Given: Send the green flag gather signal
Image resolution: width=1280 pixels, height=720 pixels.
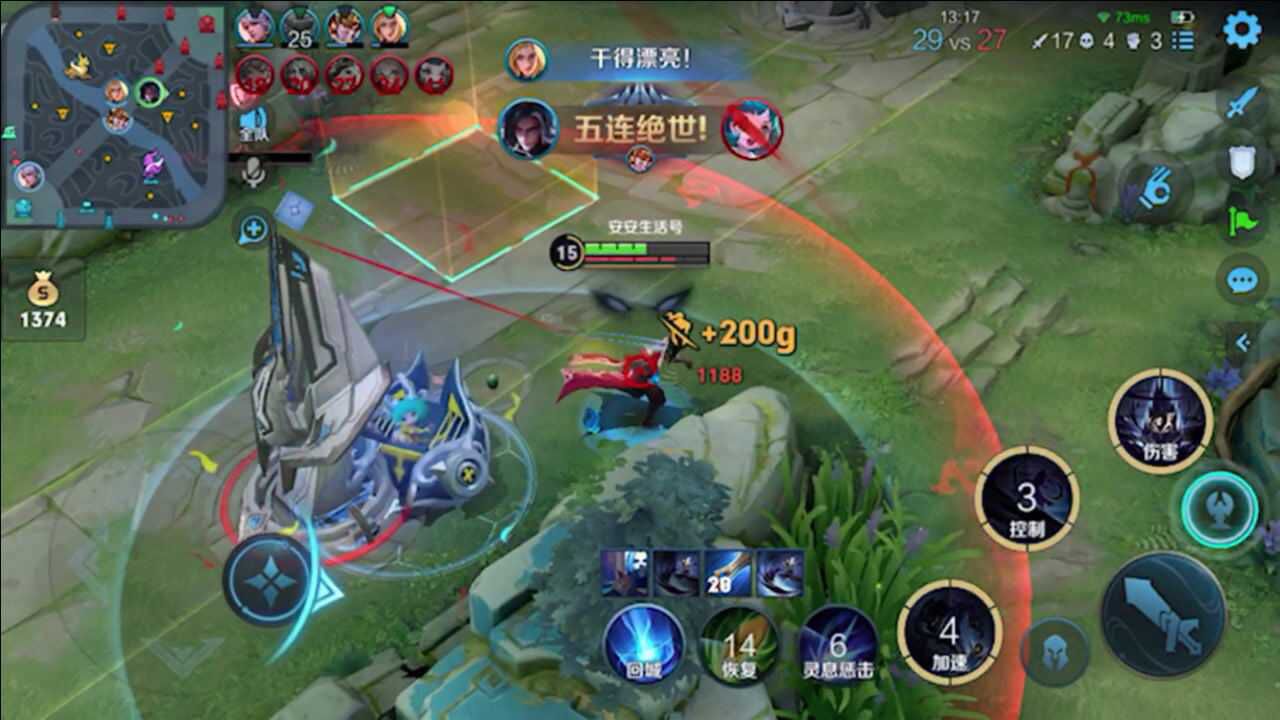Looking at the screenshot, I should click(x=1242, y=221).
